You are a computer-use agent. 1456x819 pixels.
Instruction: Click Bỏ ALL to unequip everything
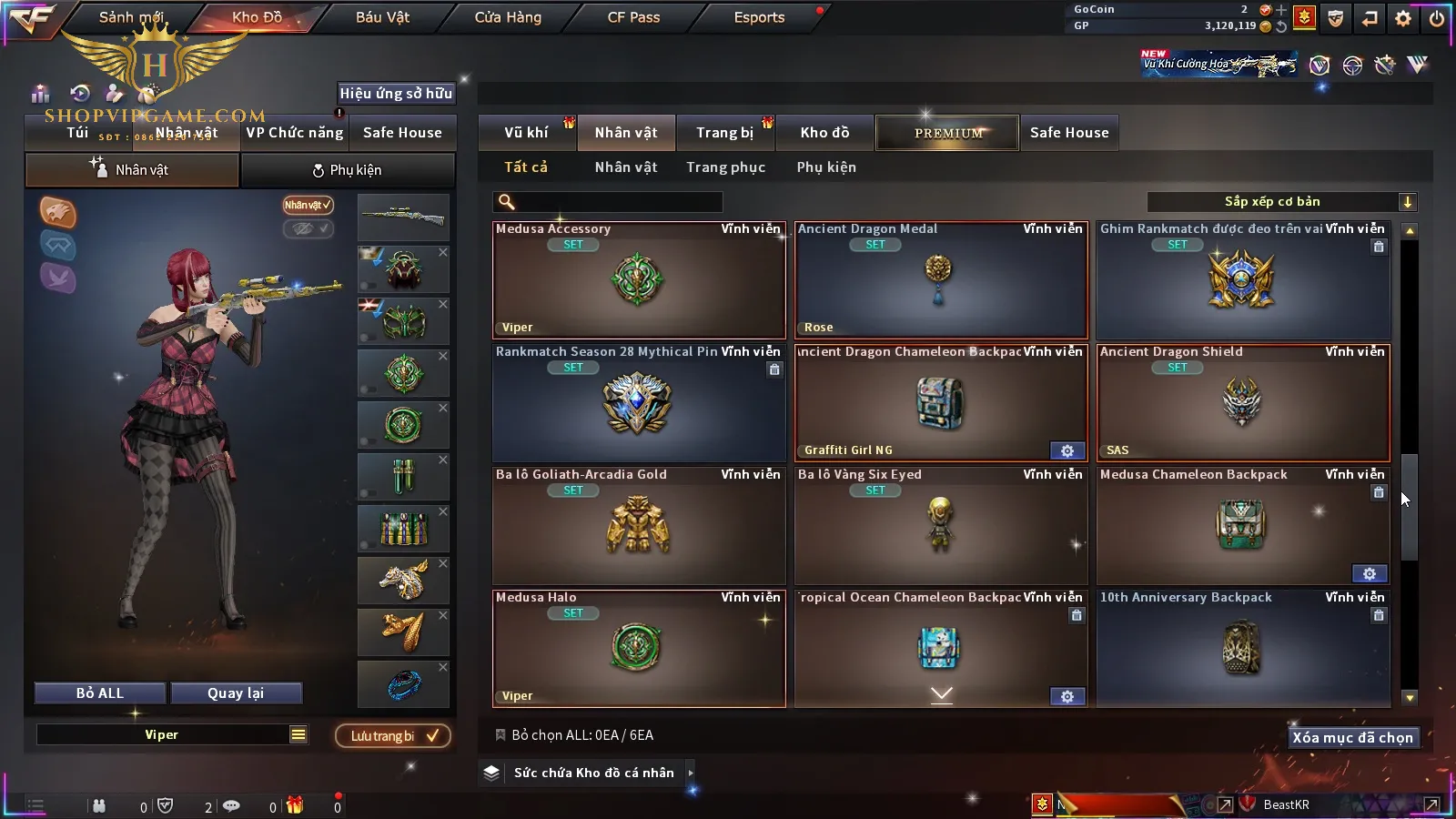pyautogui.click(x=100, y=693)
